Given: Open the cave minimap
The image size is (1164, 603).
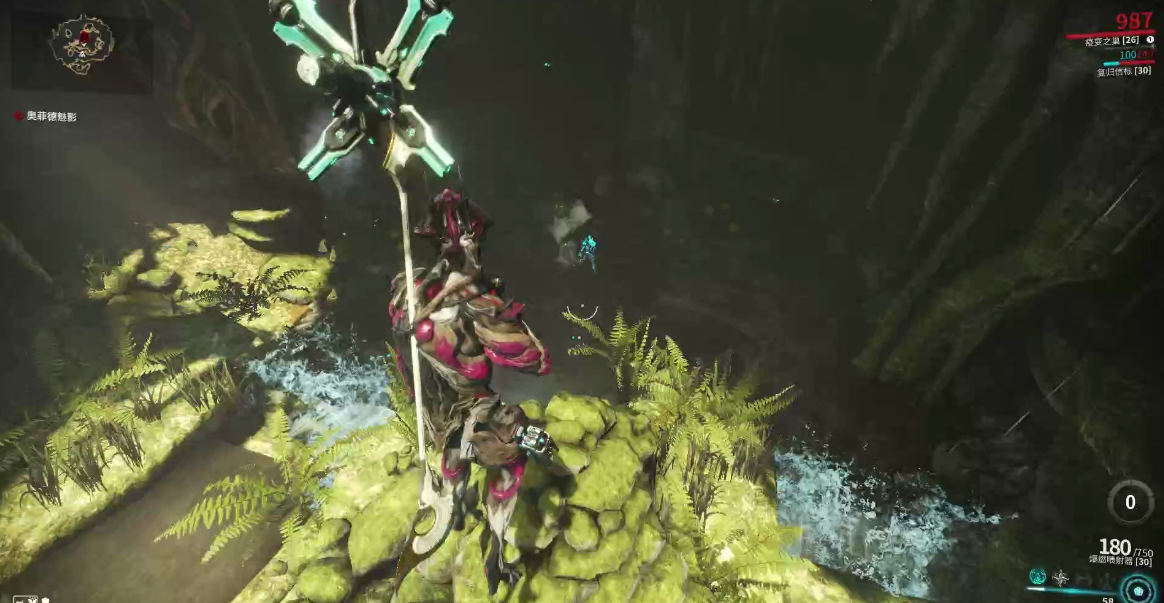Looking at the screenshot, I should point(82,44).
